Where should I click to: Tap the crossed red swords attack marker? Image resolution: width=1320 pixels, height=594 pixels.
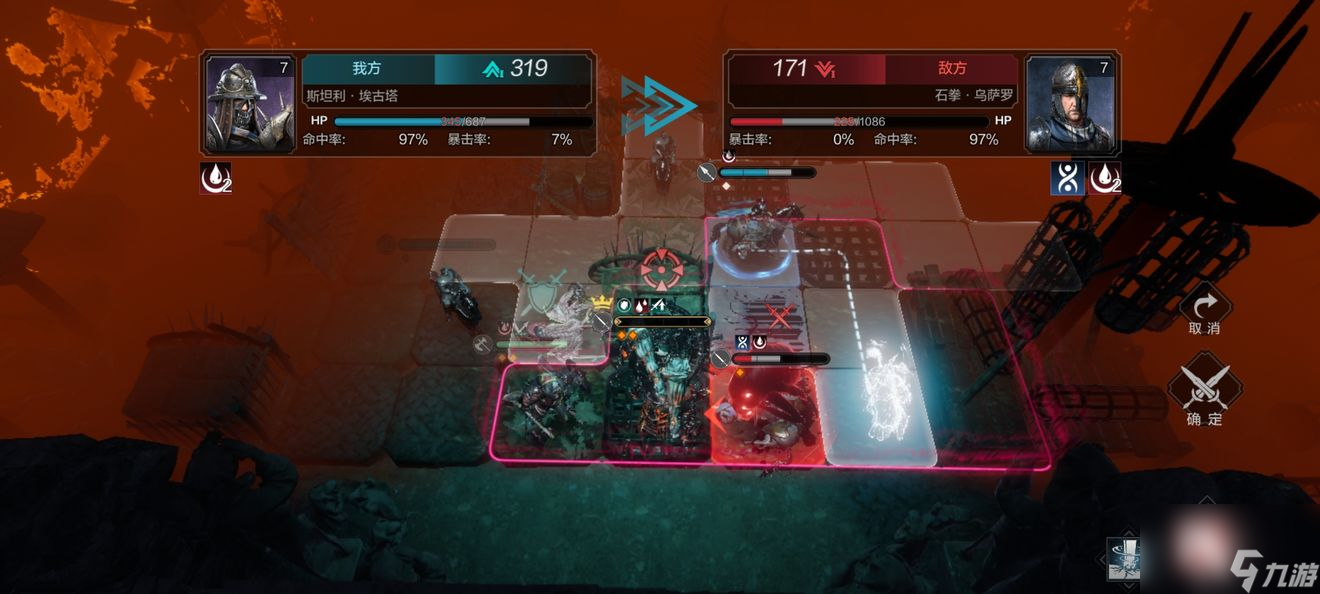(777, 318)
